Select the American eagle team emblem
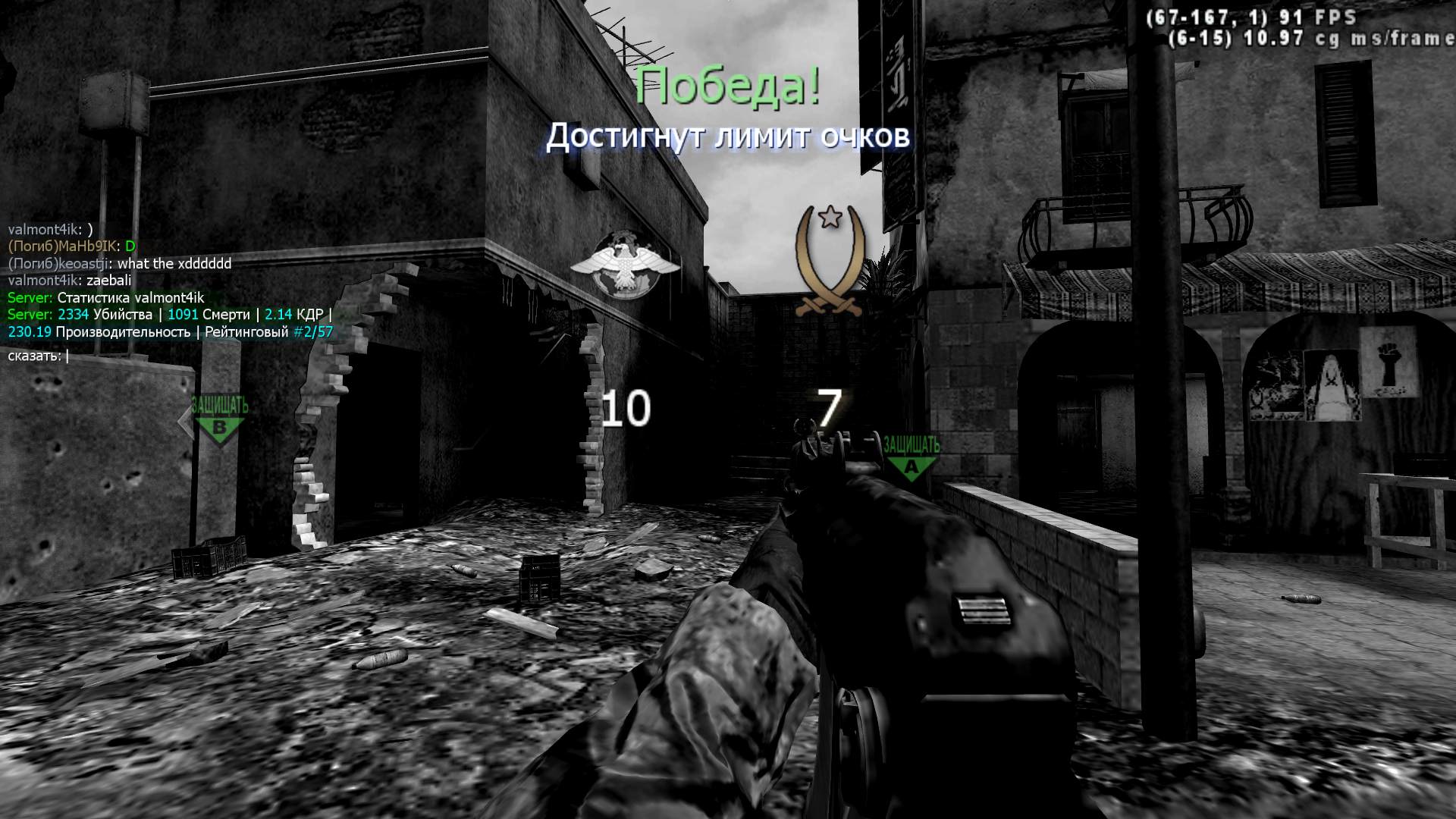Image resolution: width=1456 pixels, height=819 pixels. click(x=623, y=262)
